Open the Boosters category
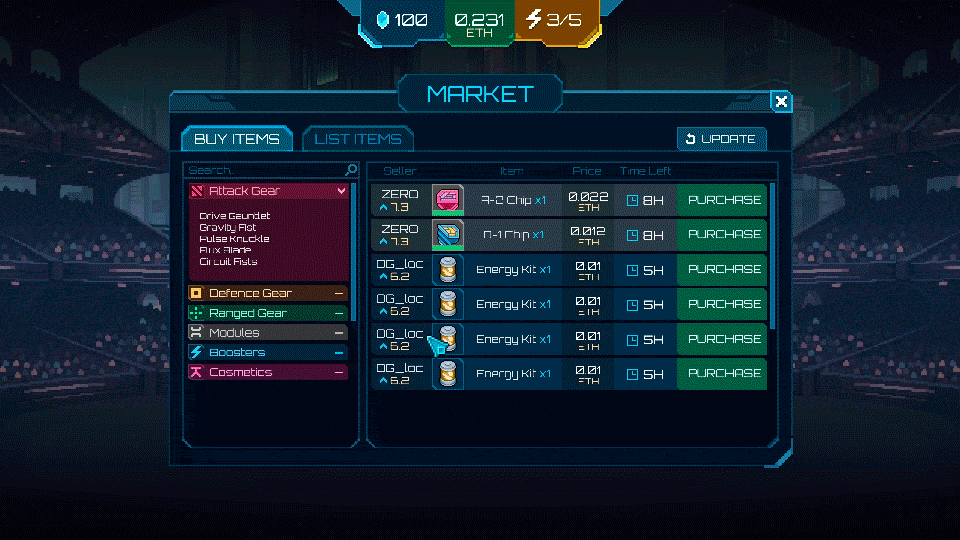This screenshot has width=960, height=540. (x=269, y=352)
